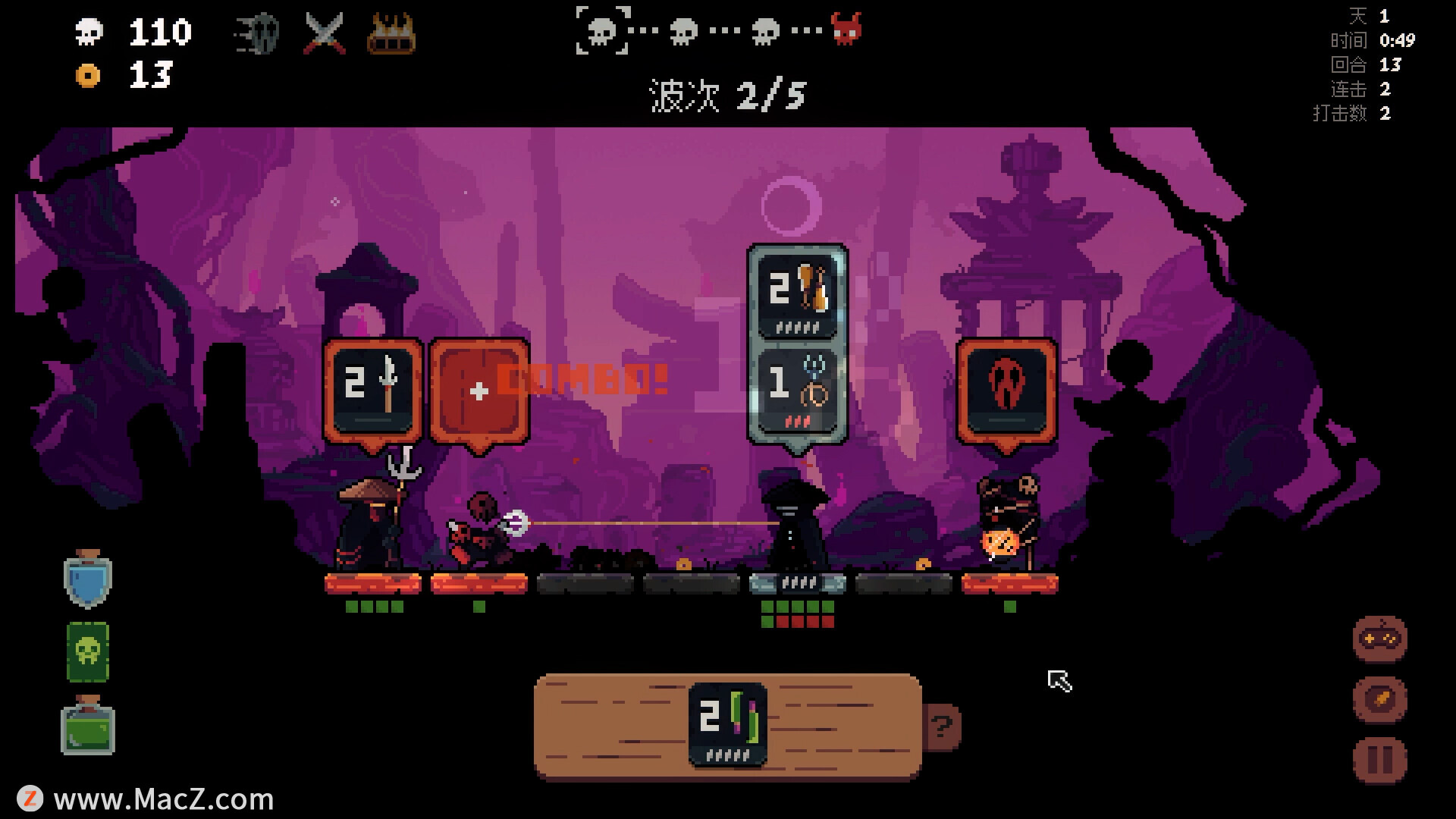Open the question mark help button

click(942, 727)
